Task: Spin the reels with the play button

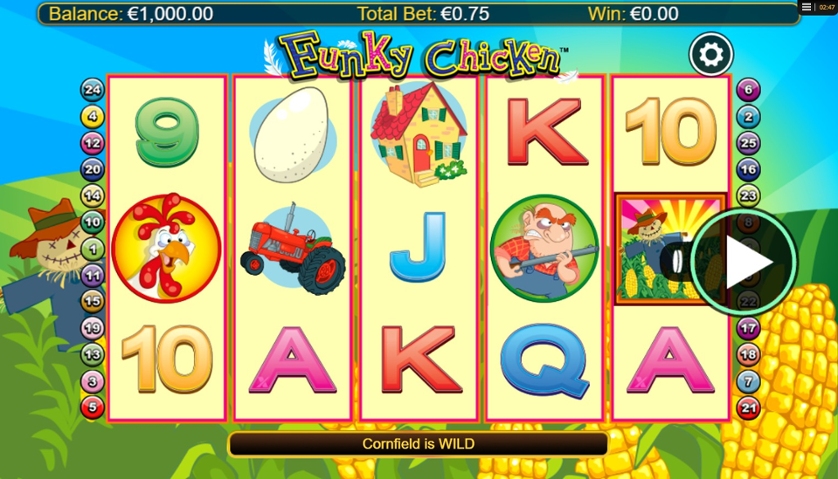Action: (743, 262)
